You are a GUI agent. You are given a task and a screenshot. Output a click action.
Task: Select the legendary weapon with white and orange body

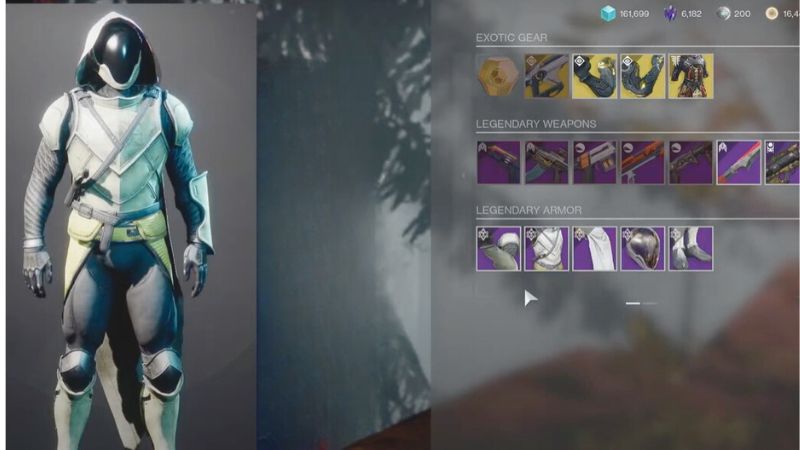[x=594, y=162]
